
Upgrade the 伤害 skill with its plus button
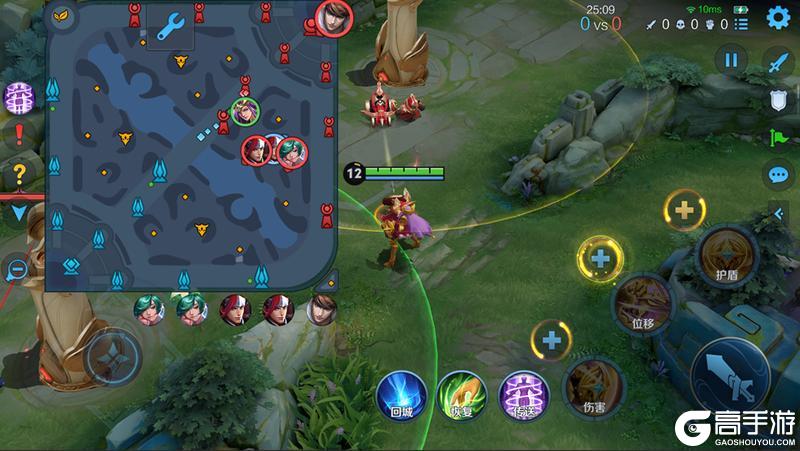[x=551, y=340]
